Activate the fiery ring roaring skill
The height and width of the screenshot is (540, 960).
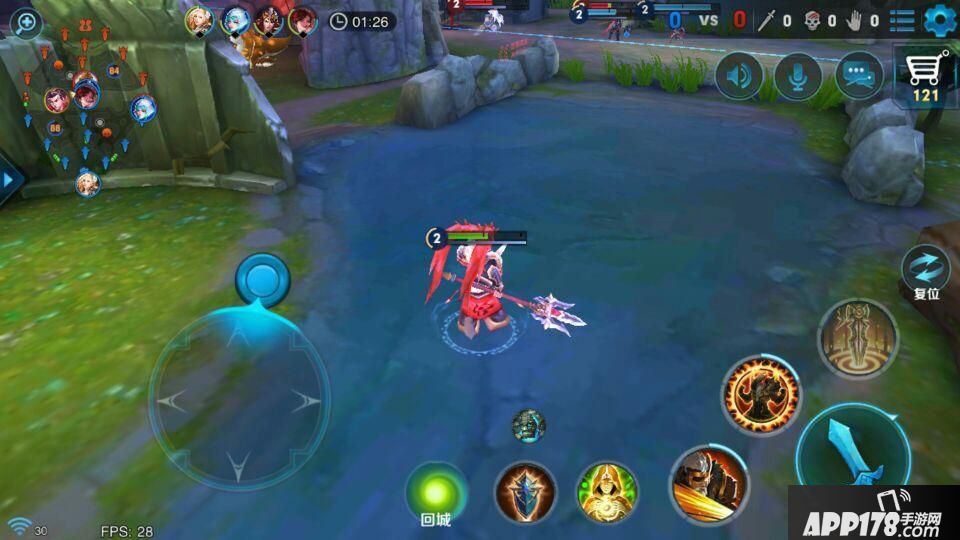[762, 395]
